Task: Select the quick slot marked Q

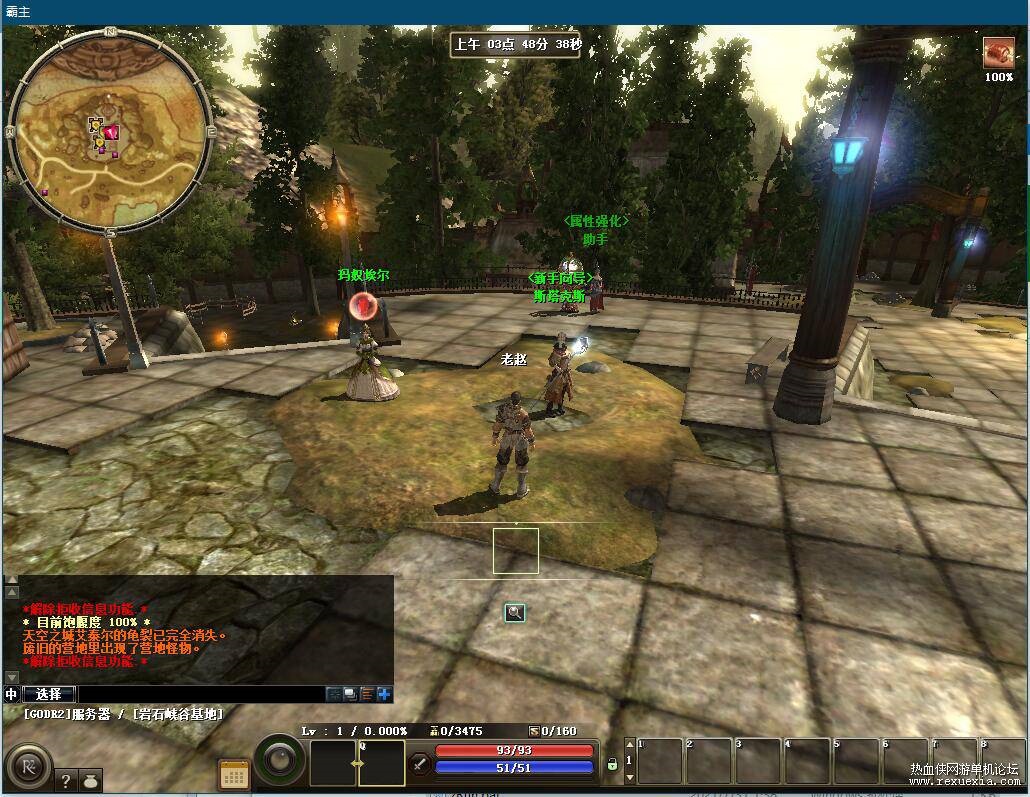Action: [x=381, y=763]
